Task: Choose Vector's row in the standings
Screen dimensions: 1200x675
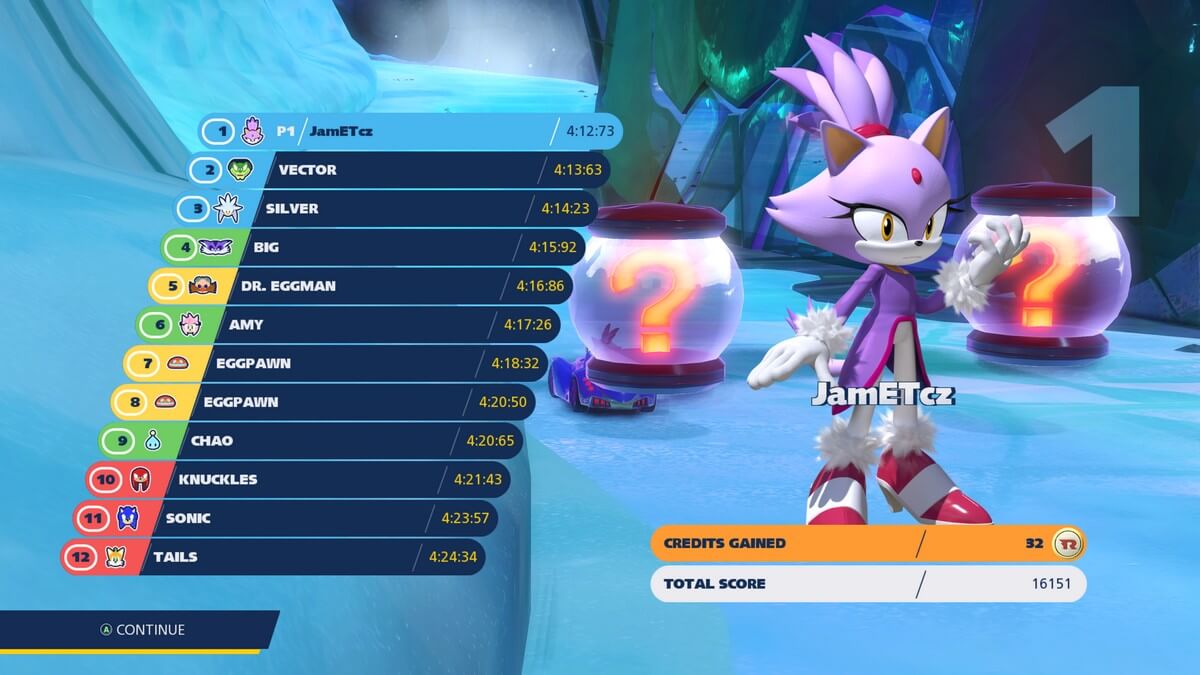Action: point(400,170)
